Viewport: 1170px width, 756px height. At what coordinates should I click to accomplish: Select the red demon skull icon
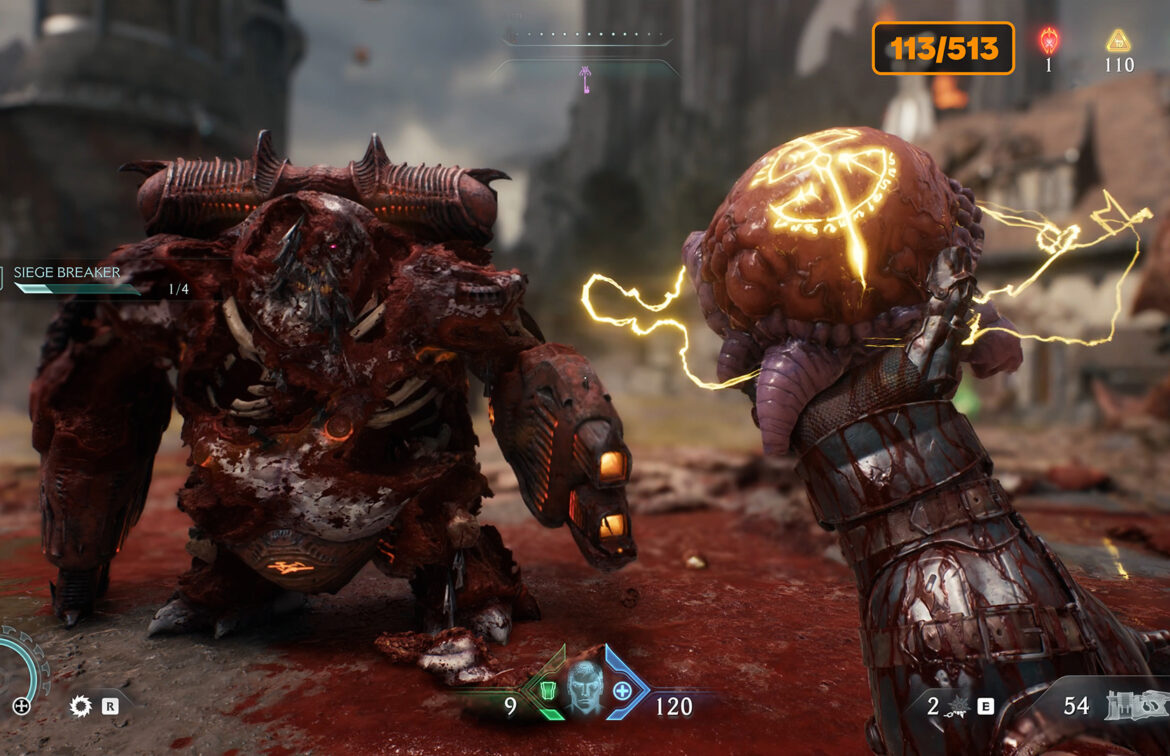coord(1049,41)
